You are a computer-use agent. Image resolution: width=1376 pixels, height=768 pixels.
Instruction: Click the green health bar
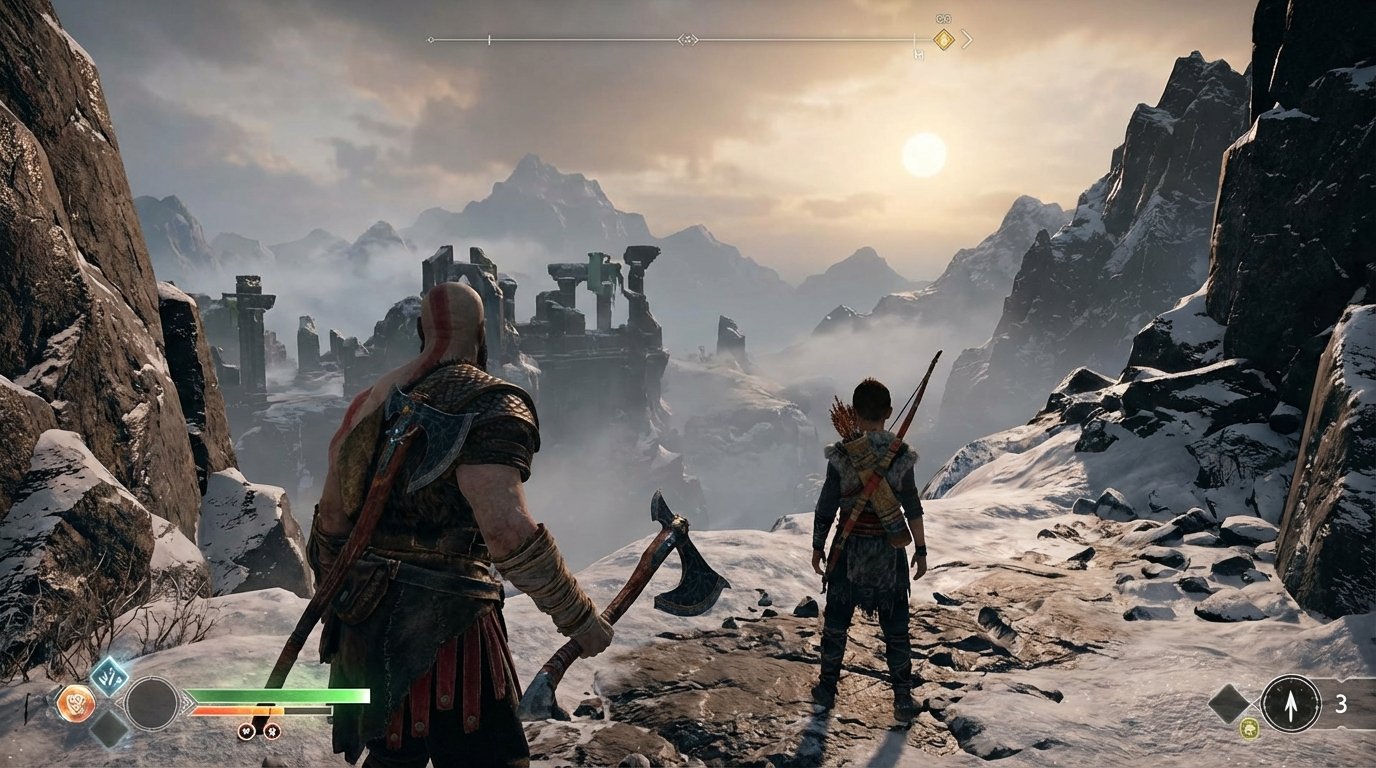(280, 696)
